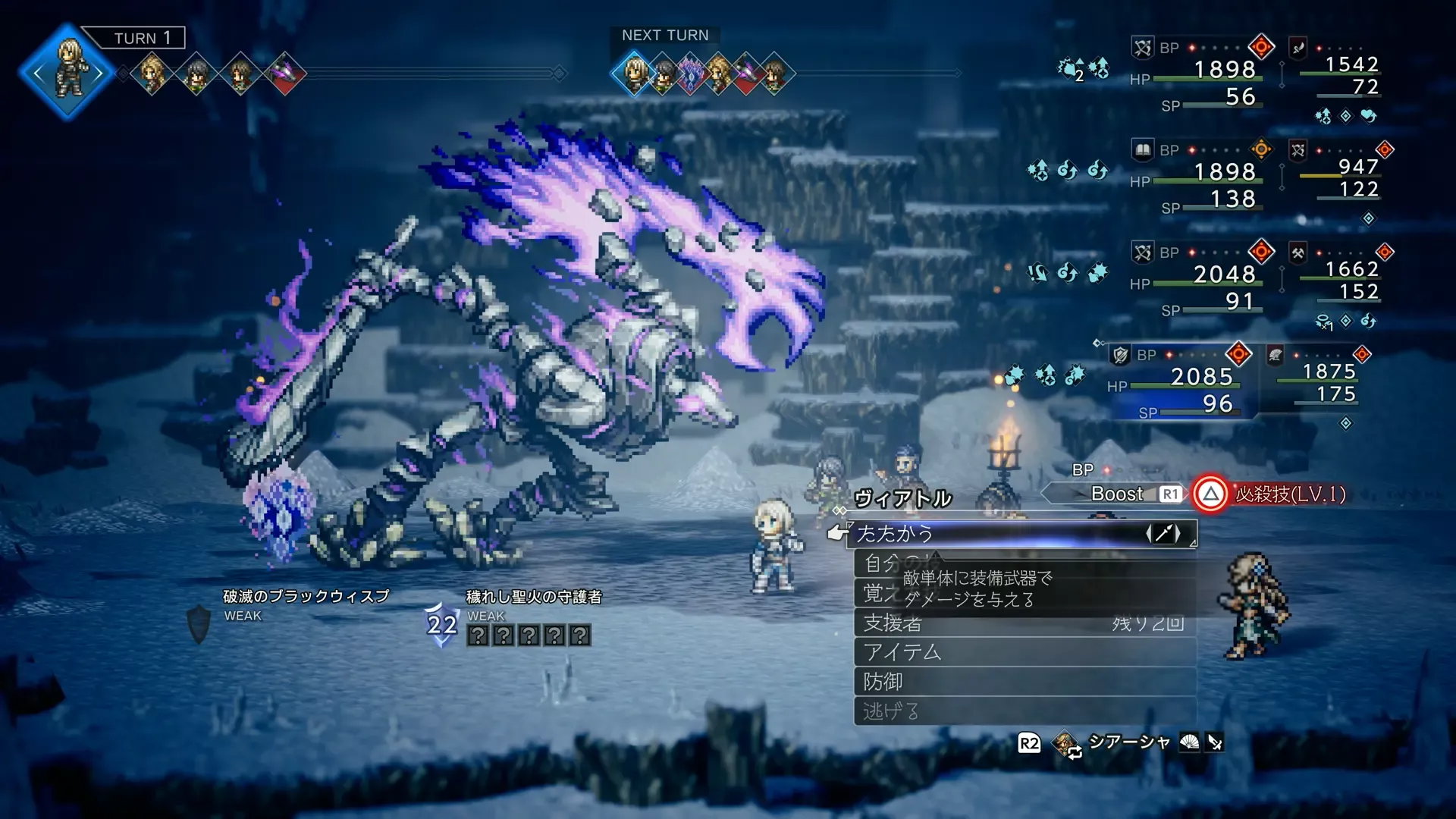Target the enemy 破滅のブラックウィスプ name label
The width and height of the screenshot is (1456, 819).
click(x=306, y=597)
